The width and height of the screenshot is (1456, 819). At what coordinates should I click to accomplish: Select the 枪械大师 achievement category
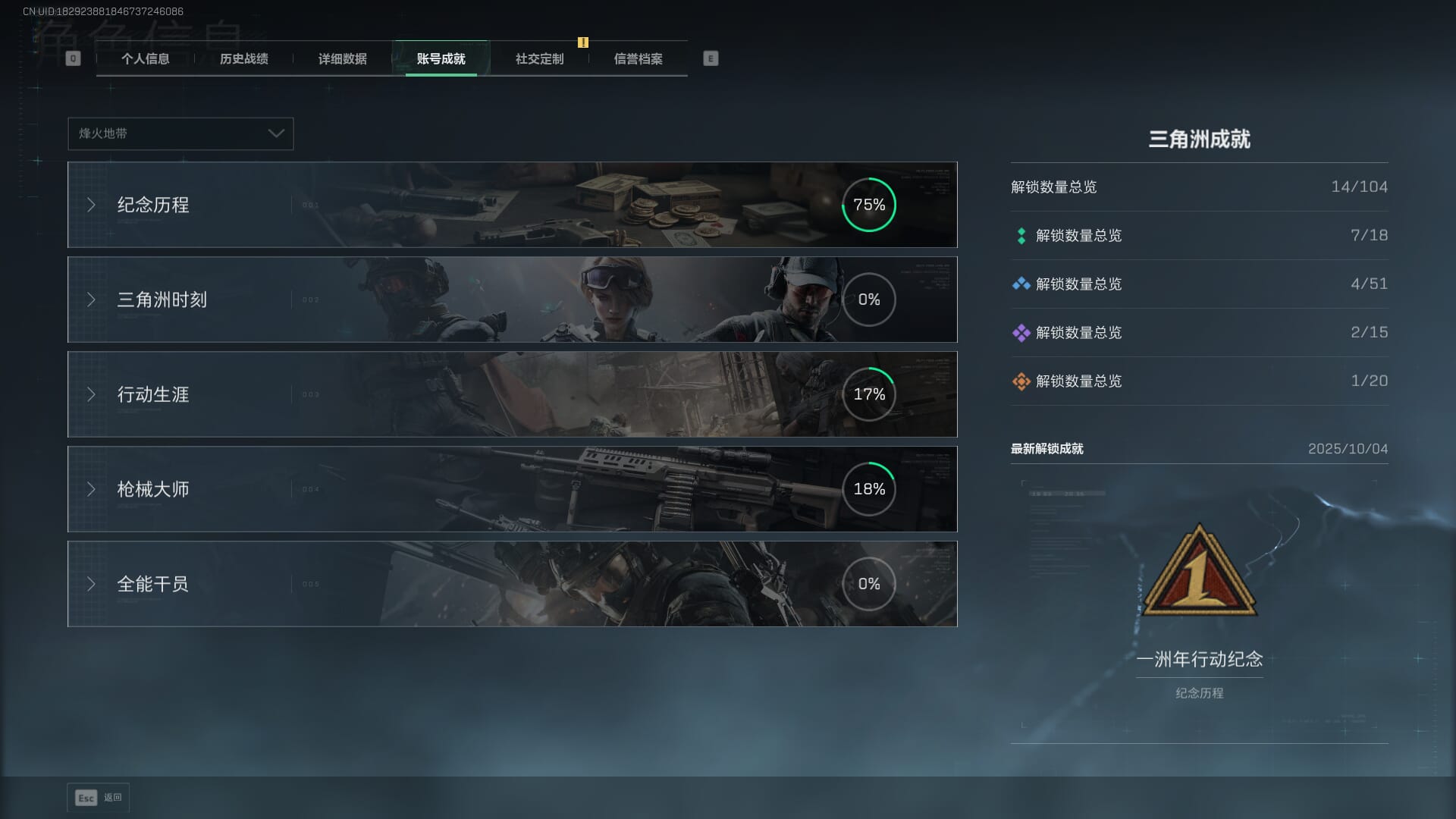click(x=512, y=489)
